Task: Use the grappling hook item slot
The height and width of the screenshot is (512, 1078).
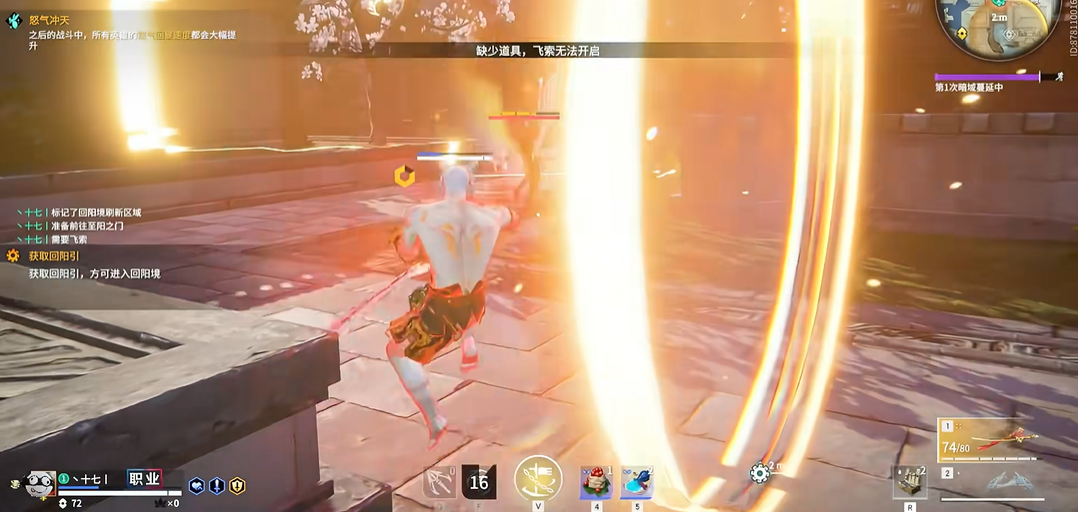Action: pos(439,482)
